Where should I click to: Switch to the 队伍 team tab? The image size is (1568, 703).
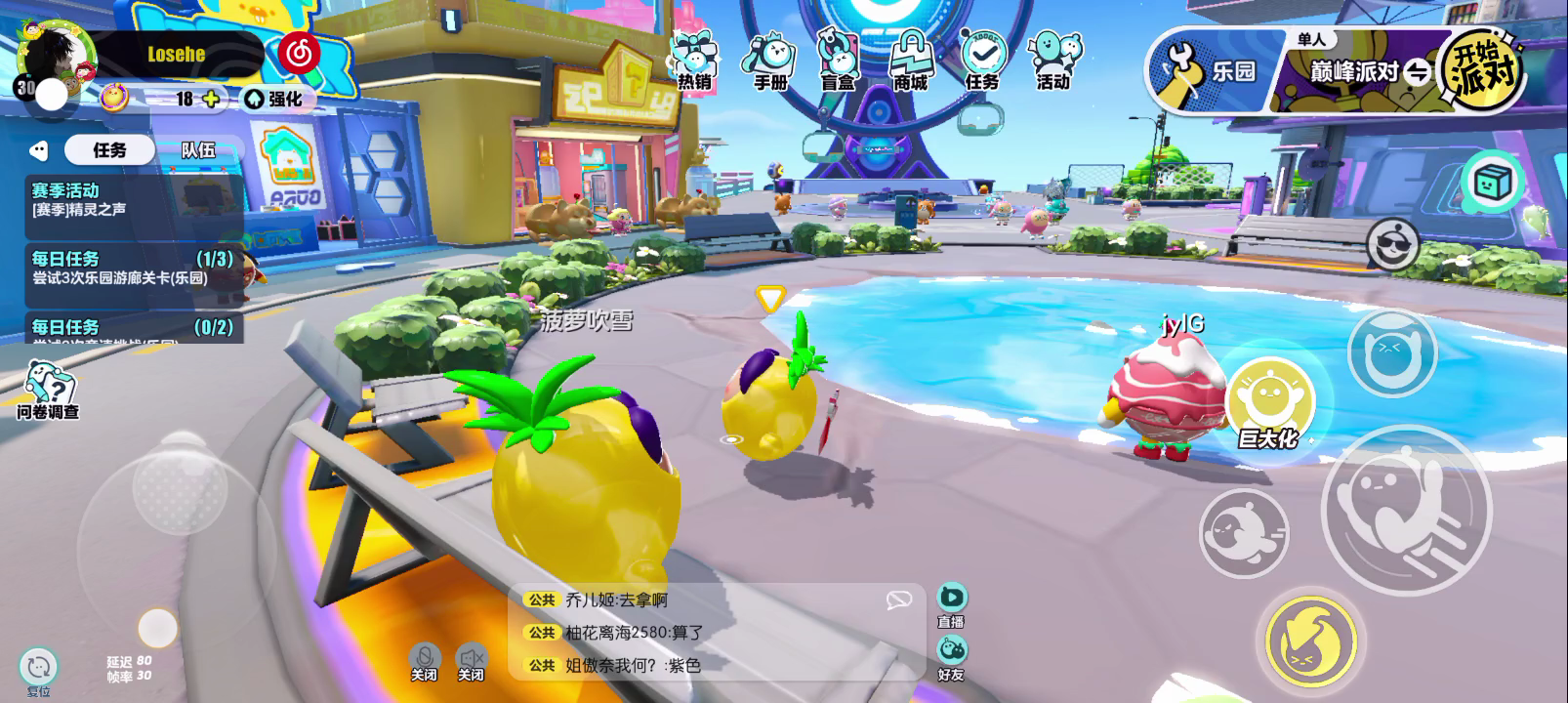coord(198,150)
